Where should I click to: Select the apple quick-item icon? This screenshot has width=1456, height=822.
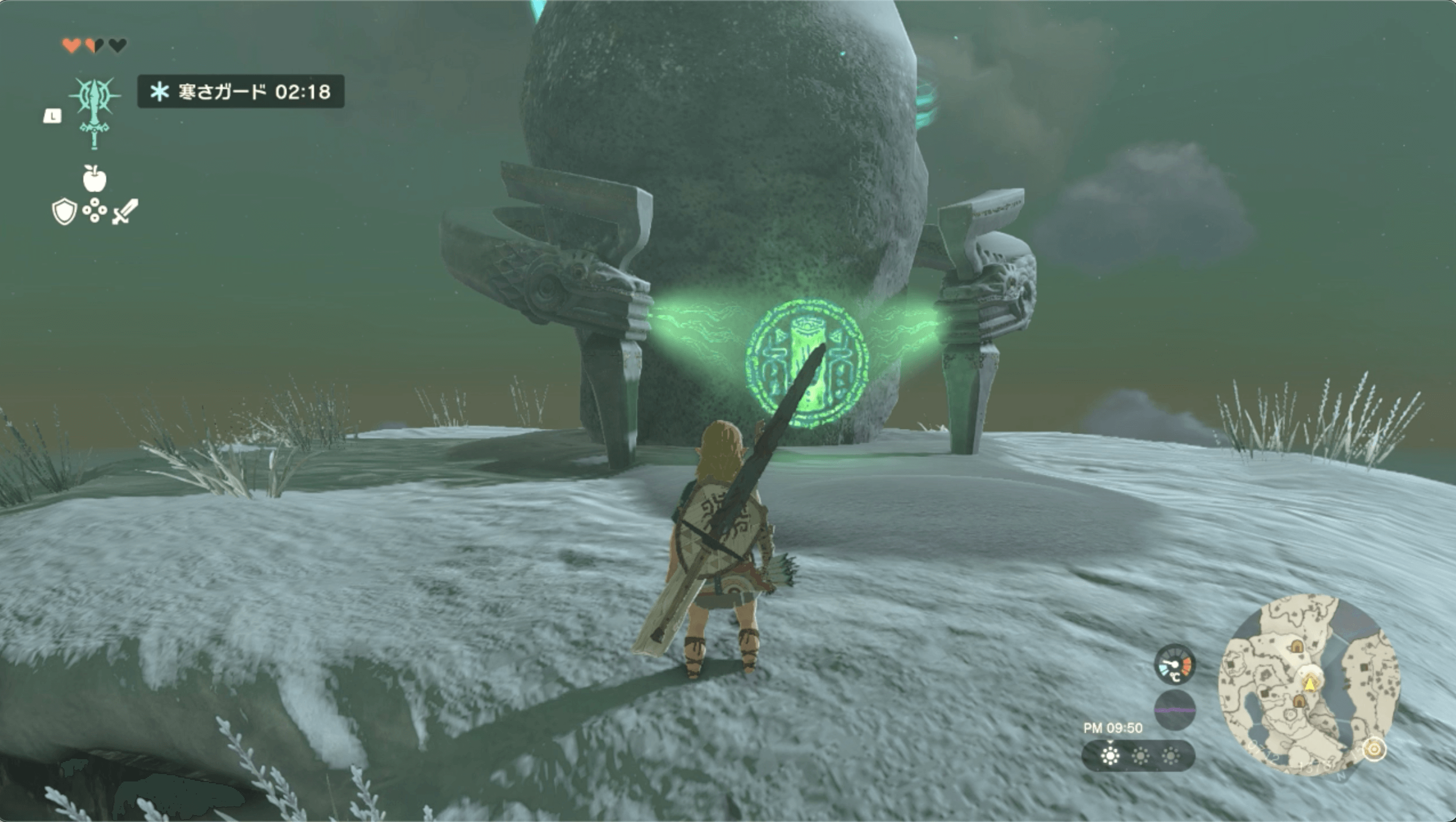click(94, 179)
